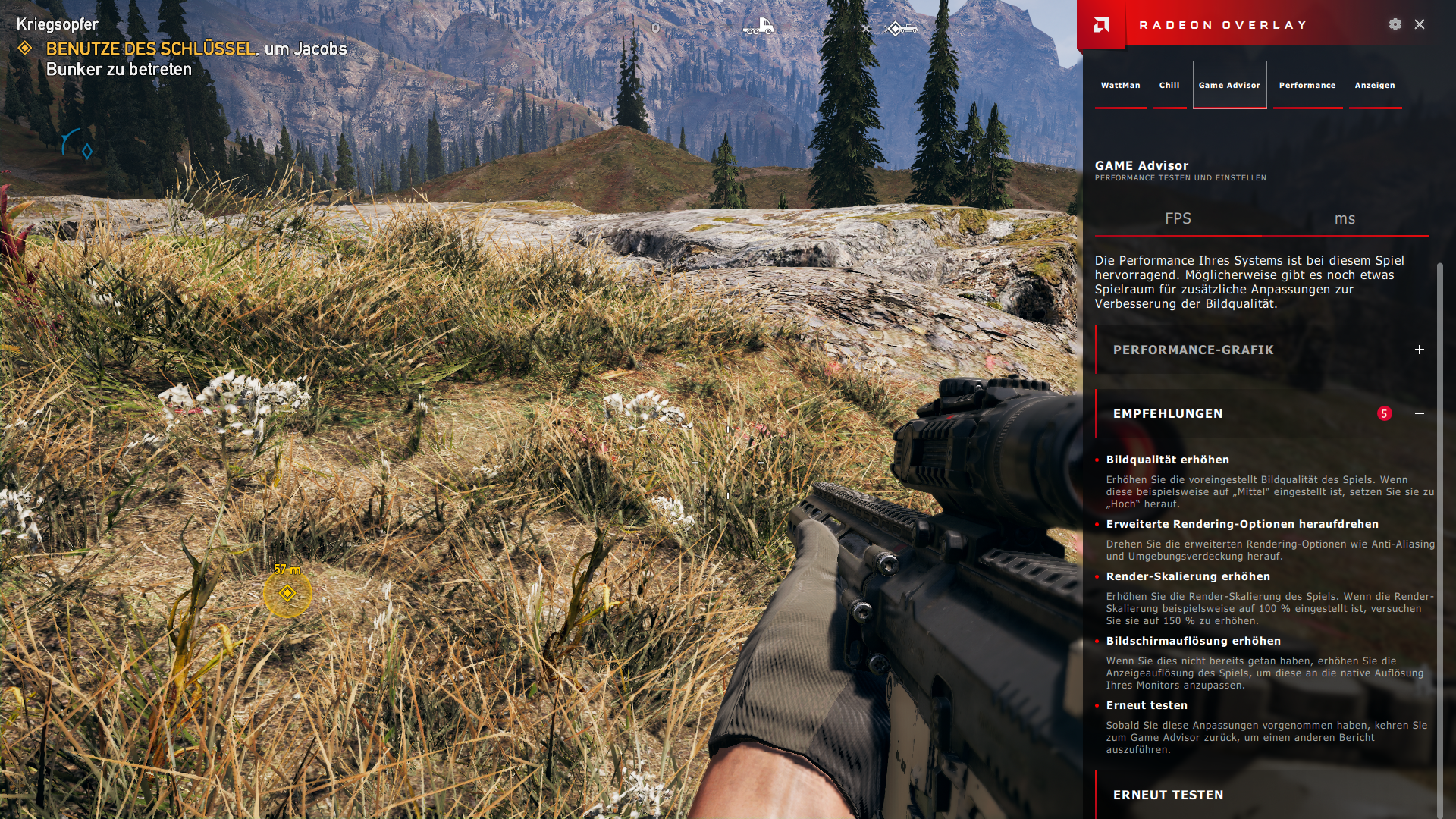Viewport: 1456px width, 819px height.
Task: Close the Radeon Overlay panel
Action: (x=1420, y=24)
